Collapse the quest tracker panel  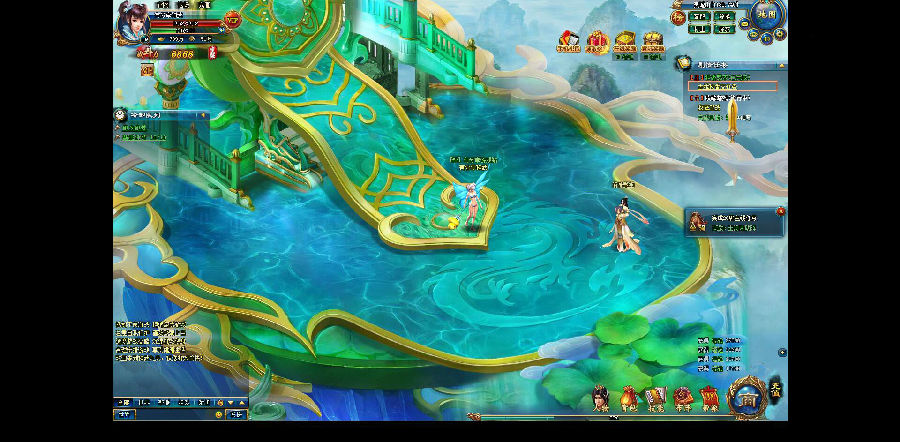[780, 64]
